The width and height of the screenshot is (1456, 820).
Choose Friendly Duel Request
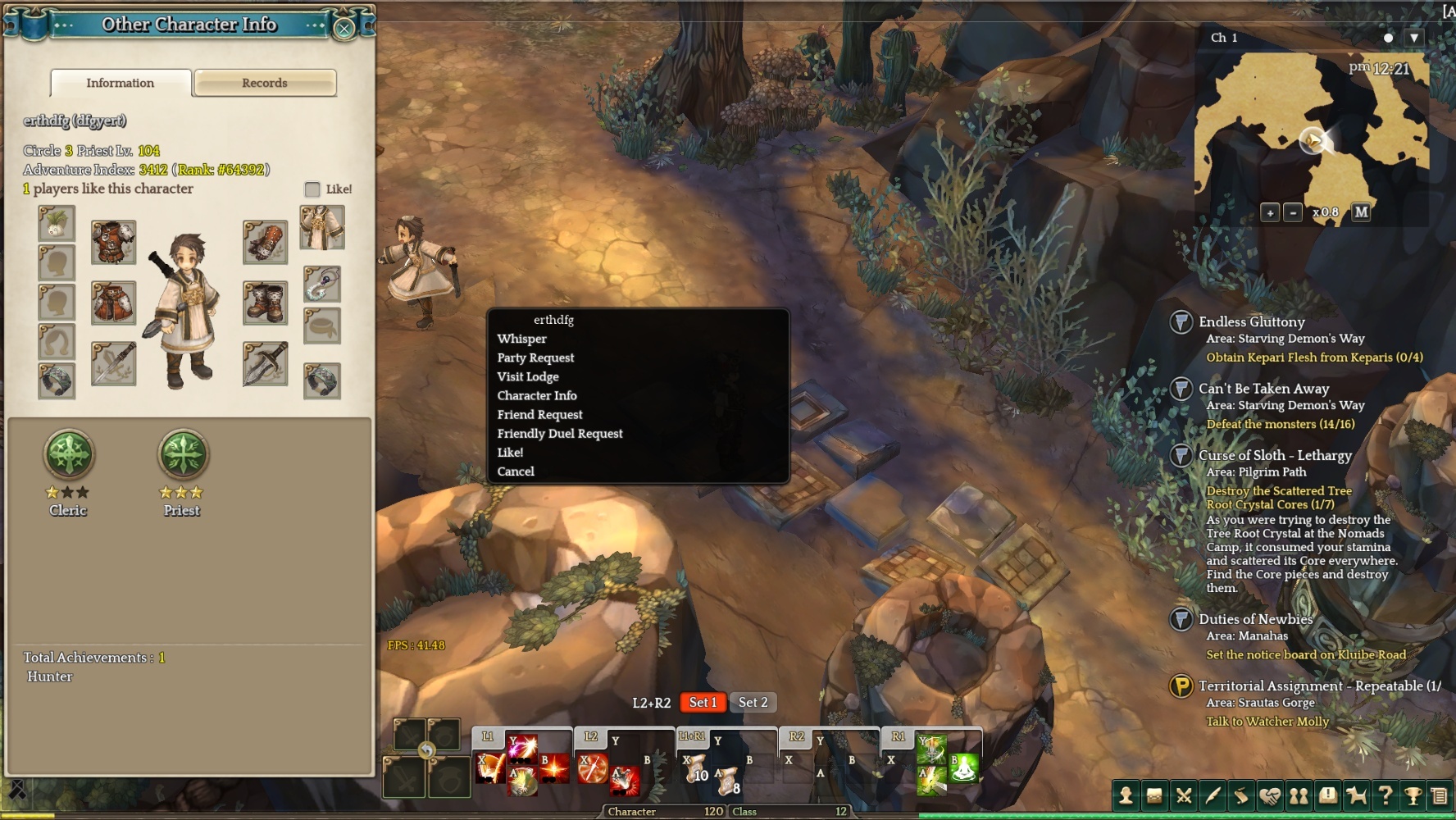(560, 433)
